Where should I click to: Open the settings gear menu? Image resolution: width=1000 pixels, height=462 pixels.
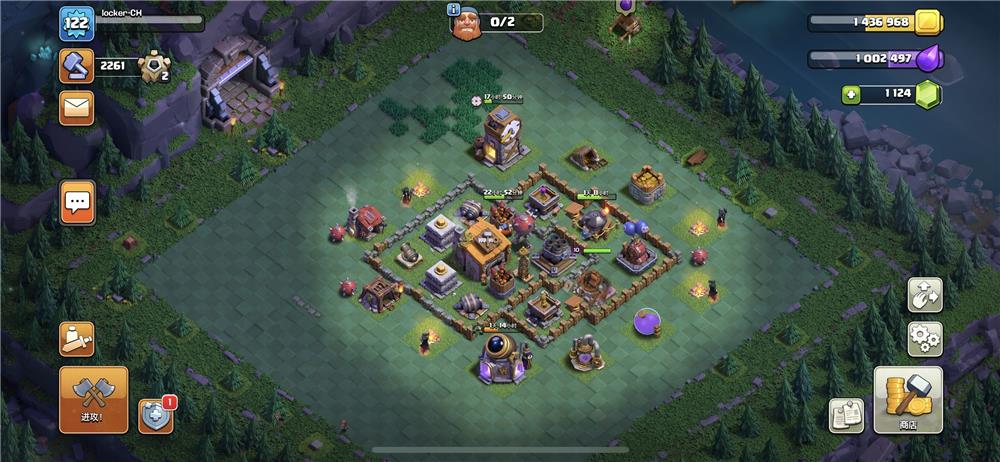pyautogui.click(x=925, y=339)
